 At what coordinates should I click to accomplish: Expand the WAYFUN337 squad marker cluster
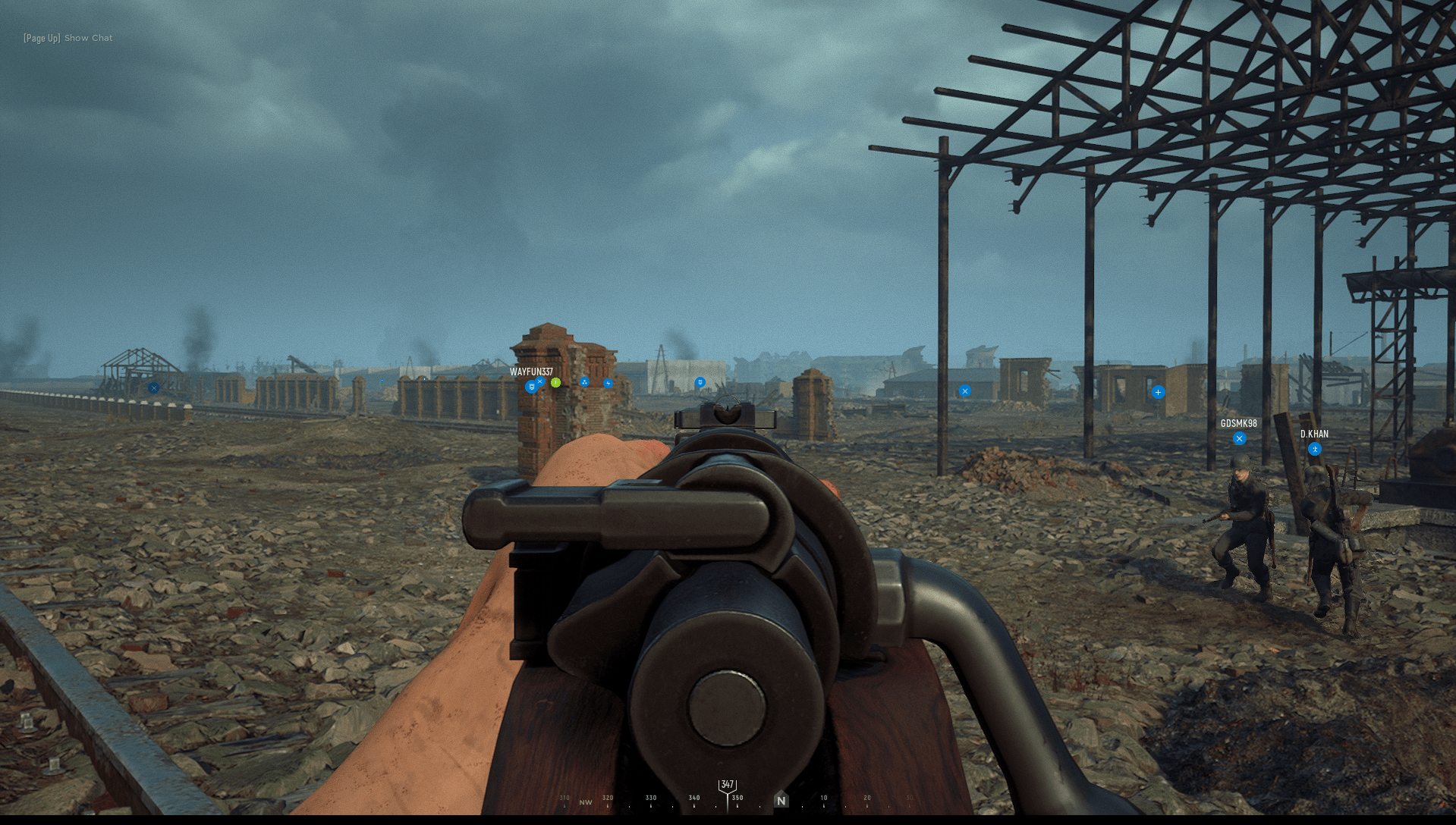point(539,381)
